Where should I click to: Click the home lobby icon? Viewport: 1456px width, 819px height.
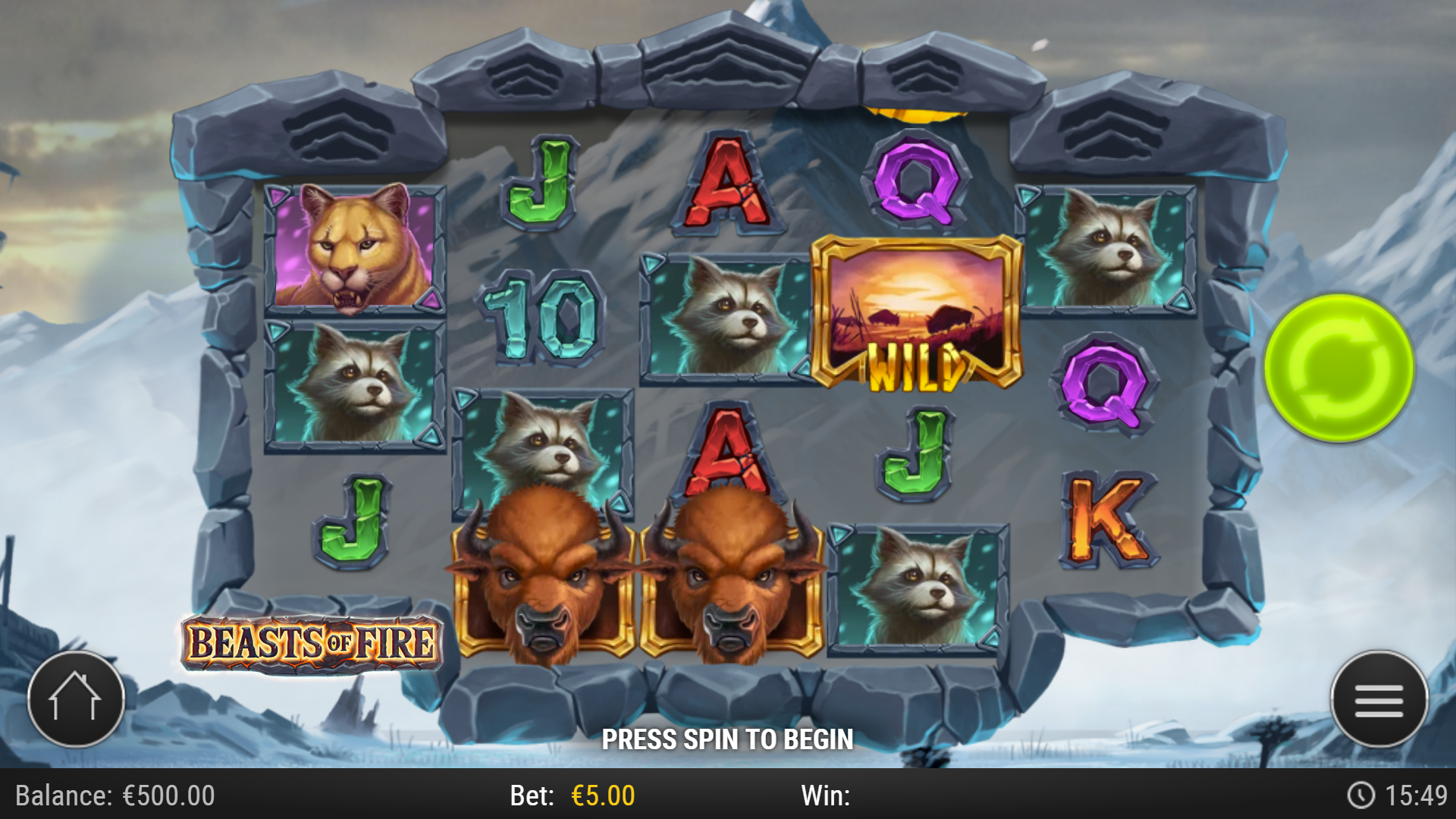coord(76,699)
